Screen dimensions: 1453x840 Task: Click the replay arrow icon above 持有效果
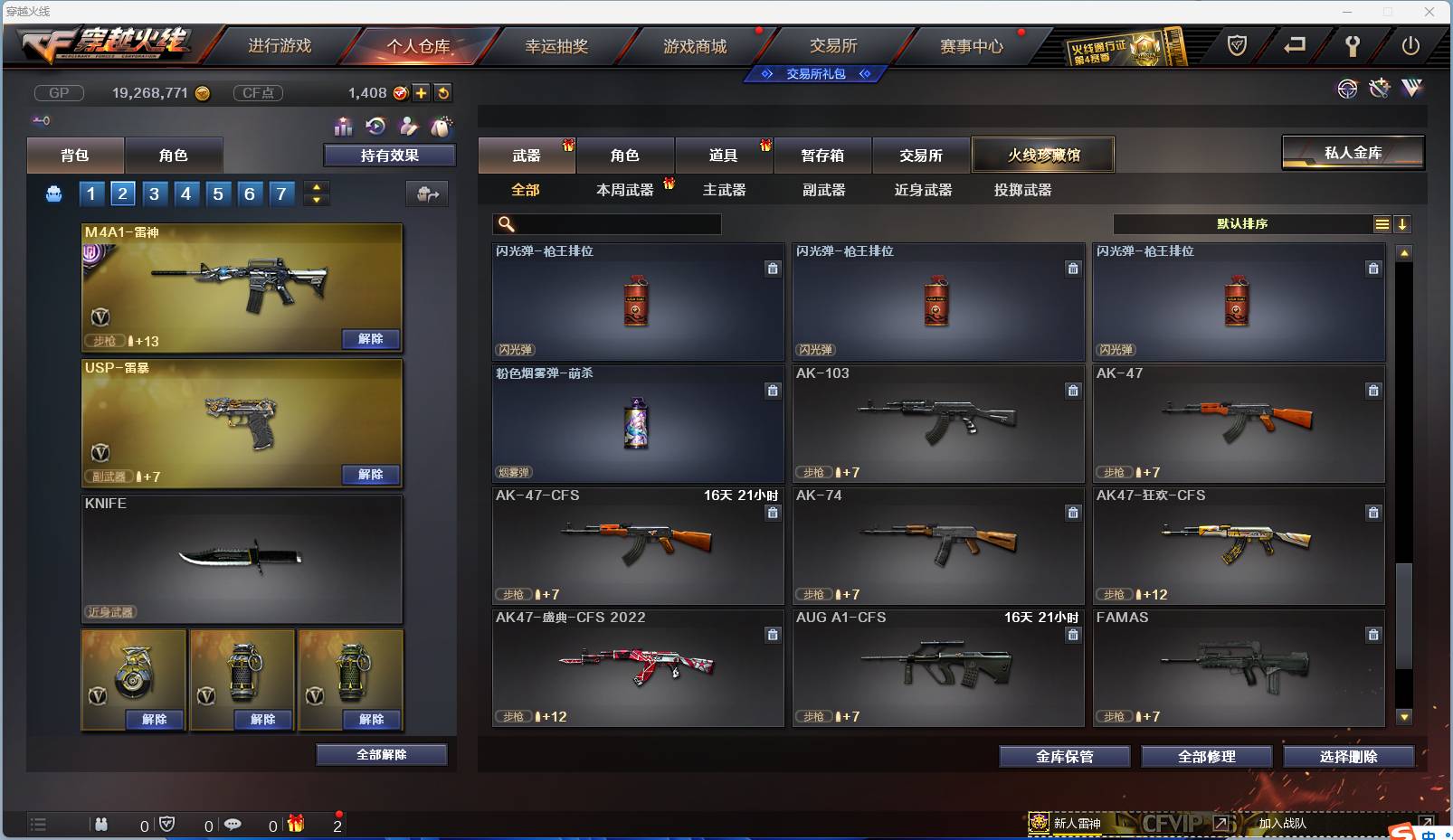point(375,127)
